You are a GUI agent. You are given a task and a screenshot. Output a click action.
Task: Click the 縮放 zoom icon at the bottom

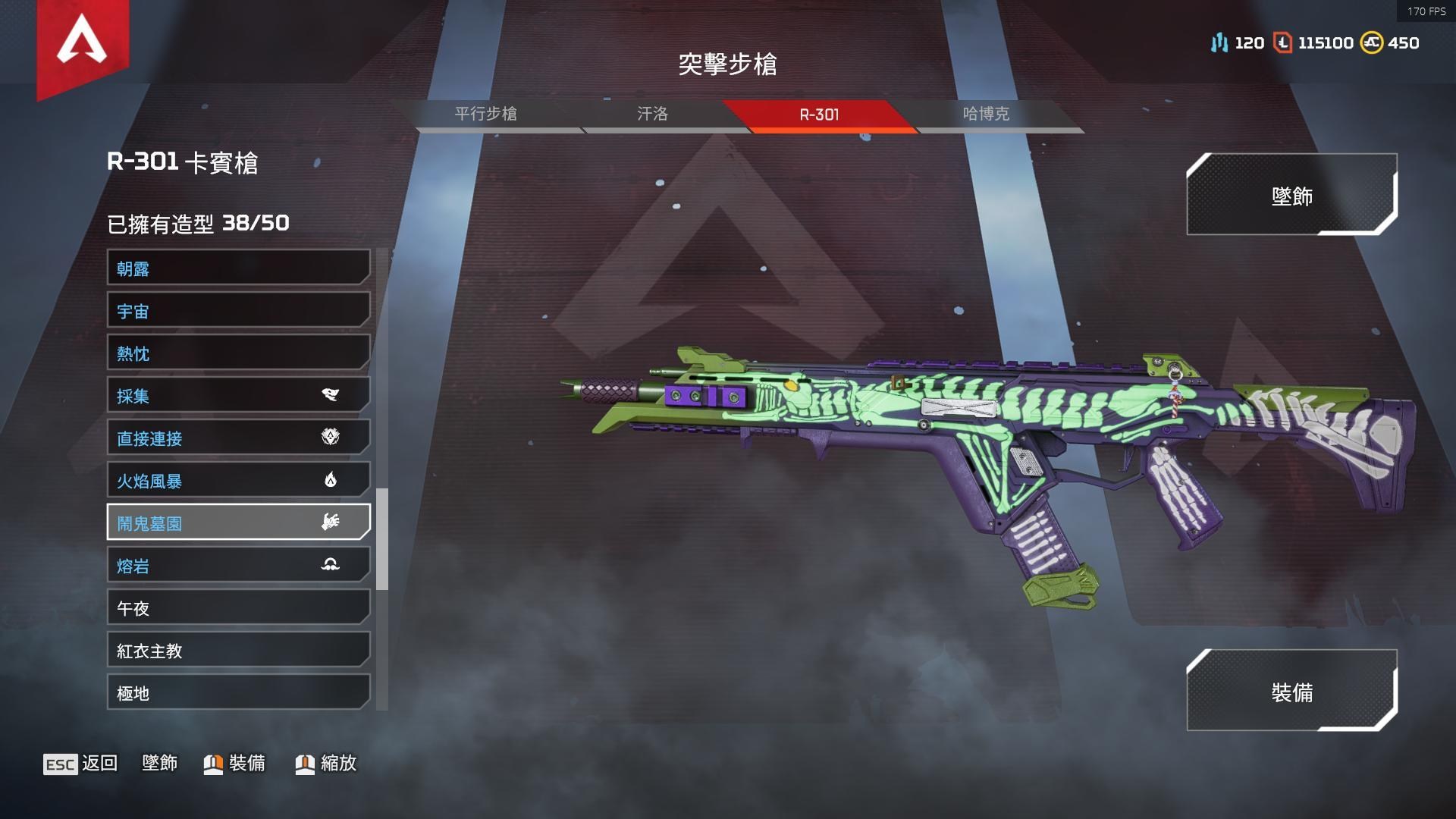tap(304, 764)
